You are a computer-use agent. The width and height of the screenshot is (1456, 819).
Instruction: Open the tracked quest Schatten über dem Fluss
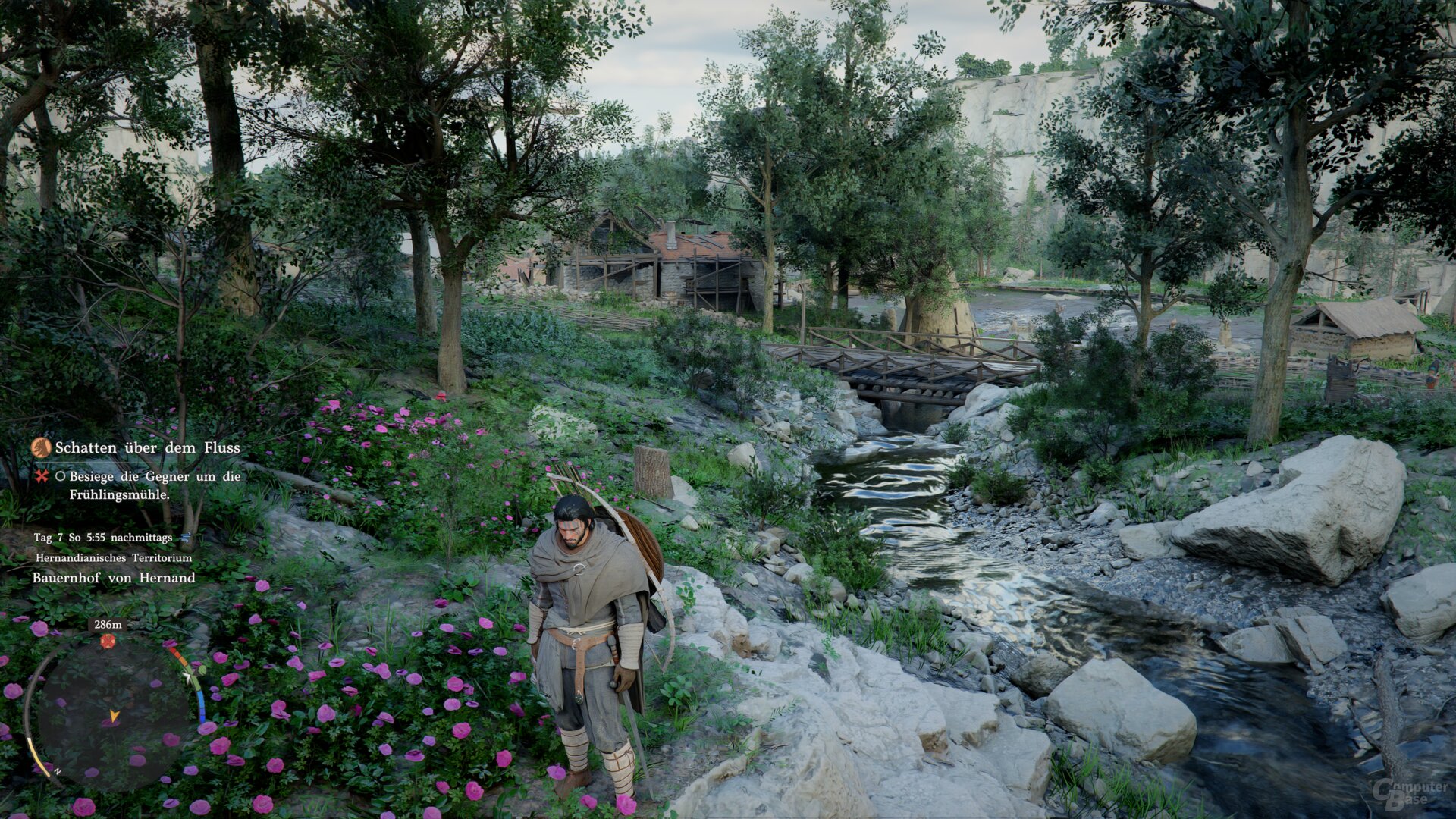pos(147,448)
